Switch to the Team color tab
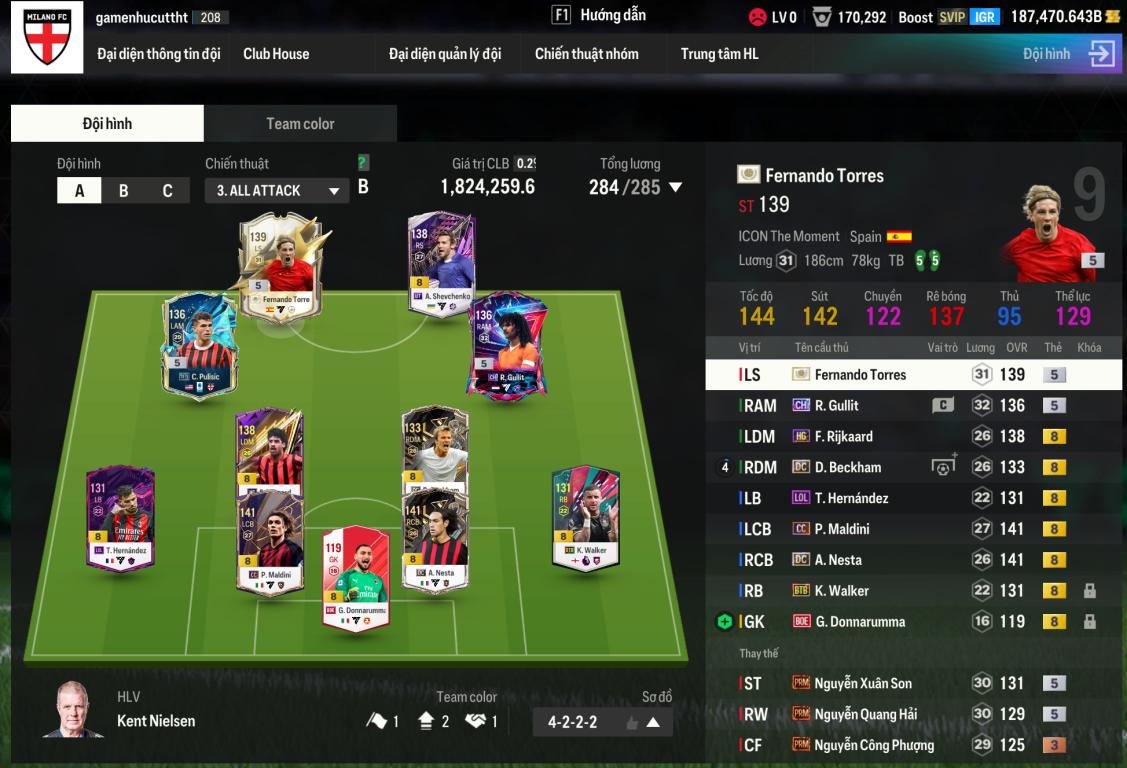Image resolution: width=1127 pixels, height=768 pixels. (x=300, y=124)
